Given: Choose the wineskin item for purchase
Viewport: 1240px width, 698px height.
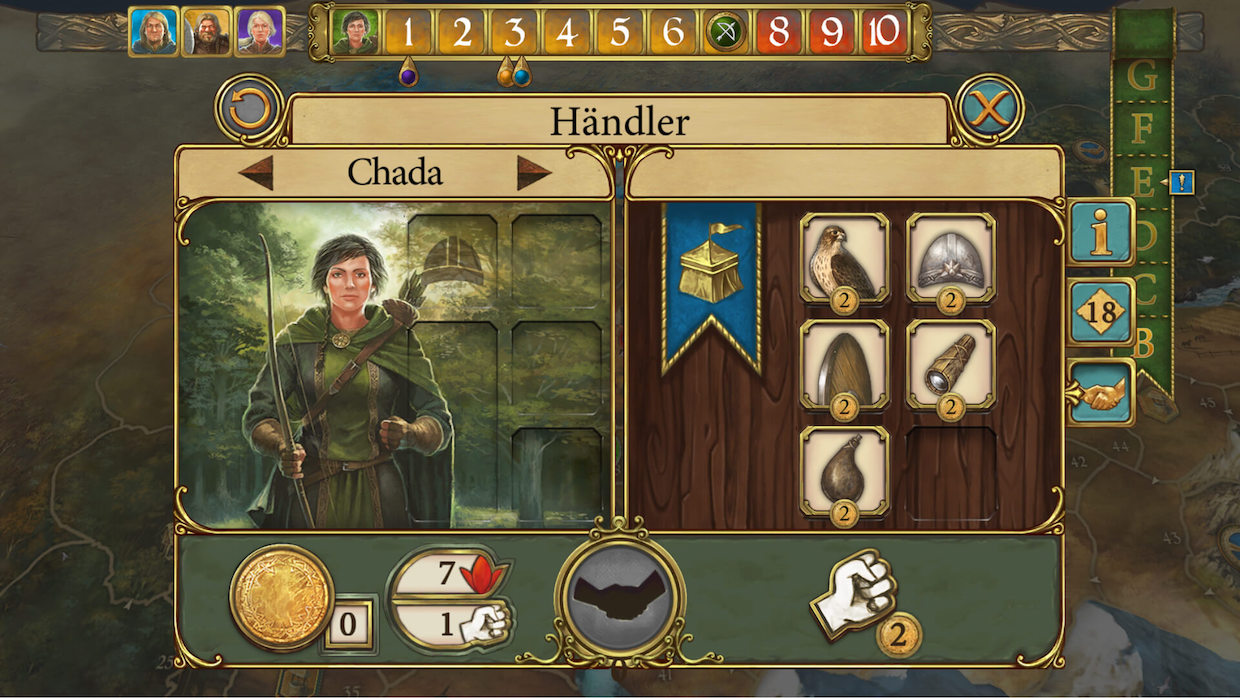Looking at the screenshot, I should [x=845, y=471].
